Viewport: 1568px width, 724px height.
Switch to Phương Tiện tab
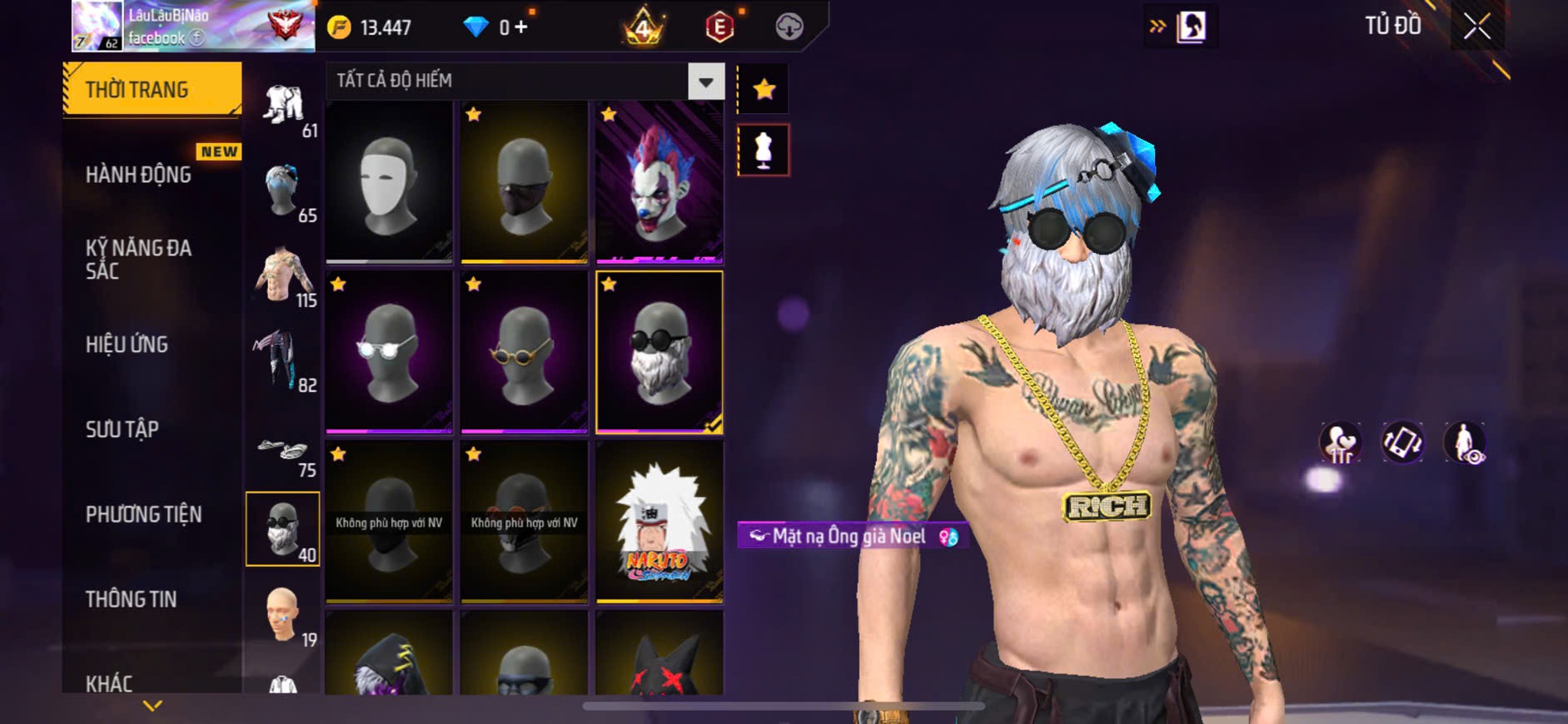click(x=144, y=514)
